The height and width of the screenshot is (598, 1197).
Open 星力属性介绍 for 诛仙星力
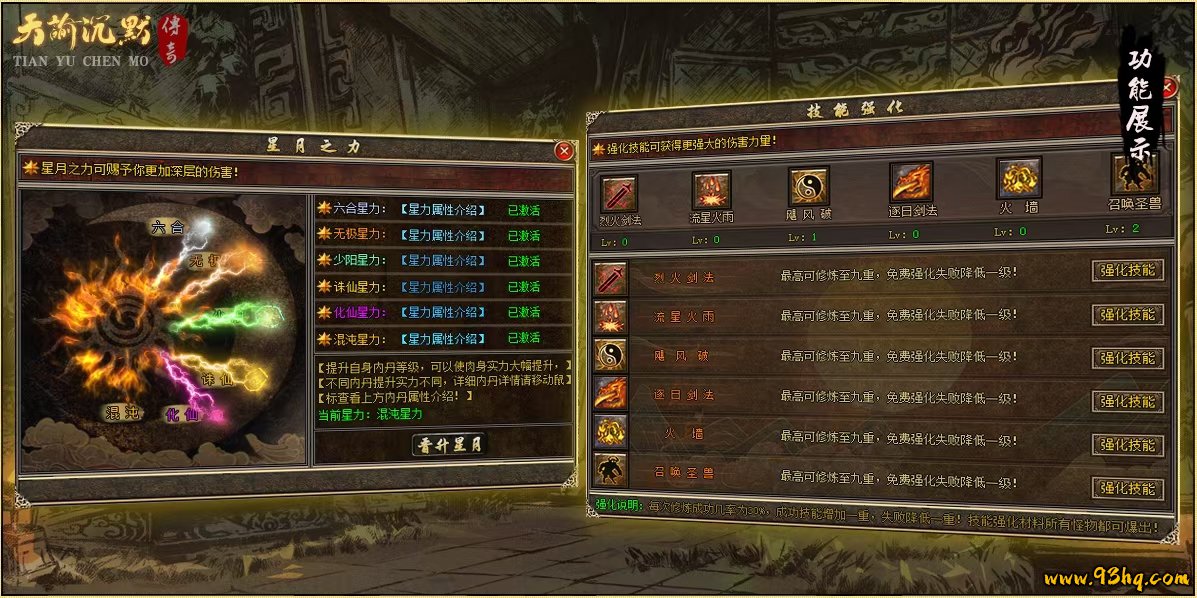click(x=442, y=287)
